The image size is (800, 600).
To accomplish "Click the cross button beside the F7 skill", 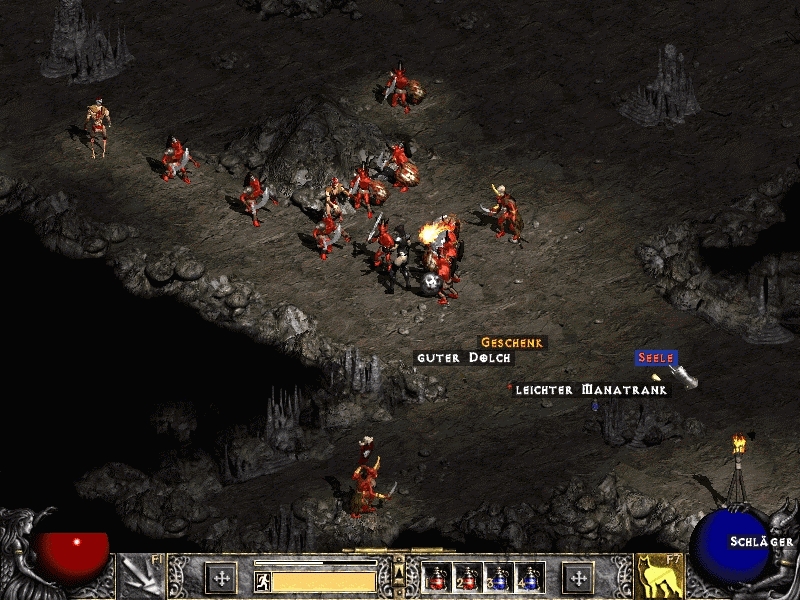I will [579, 578].
